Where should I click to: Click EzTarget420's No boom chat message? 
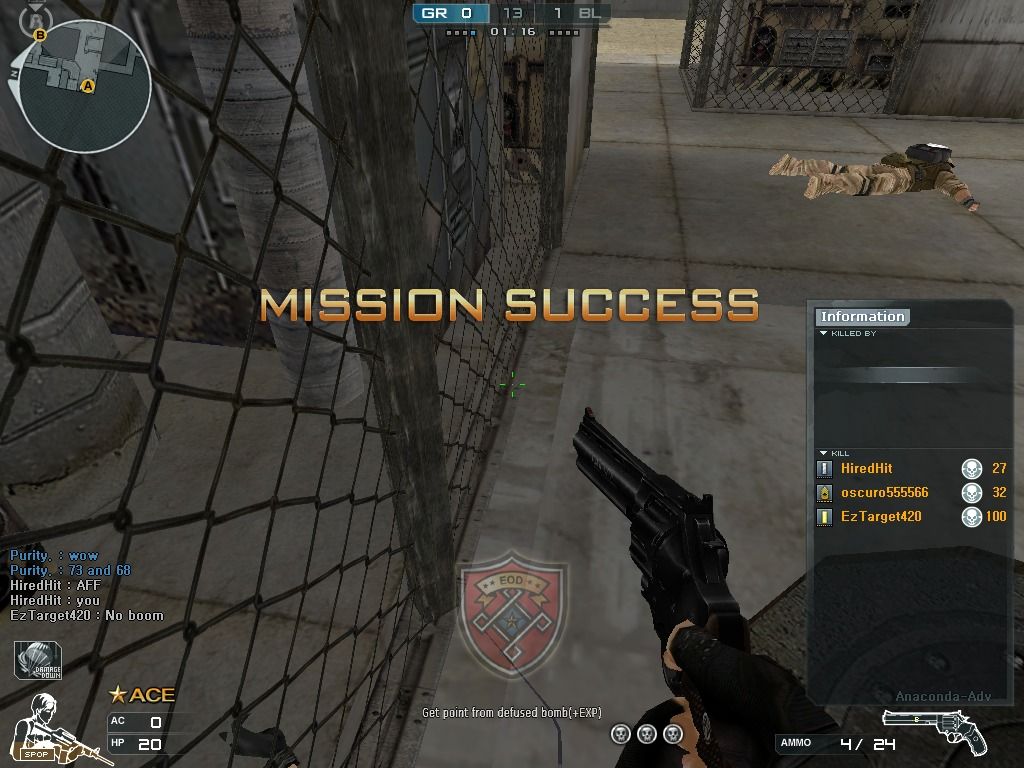(87, 615)
